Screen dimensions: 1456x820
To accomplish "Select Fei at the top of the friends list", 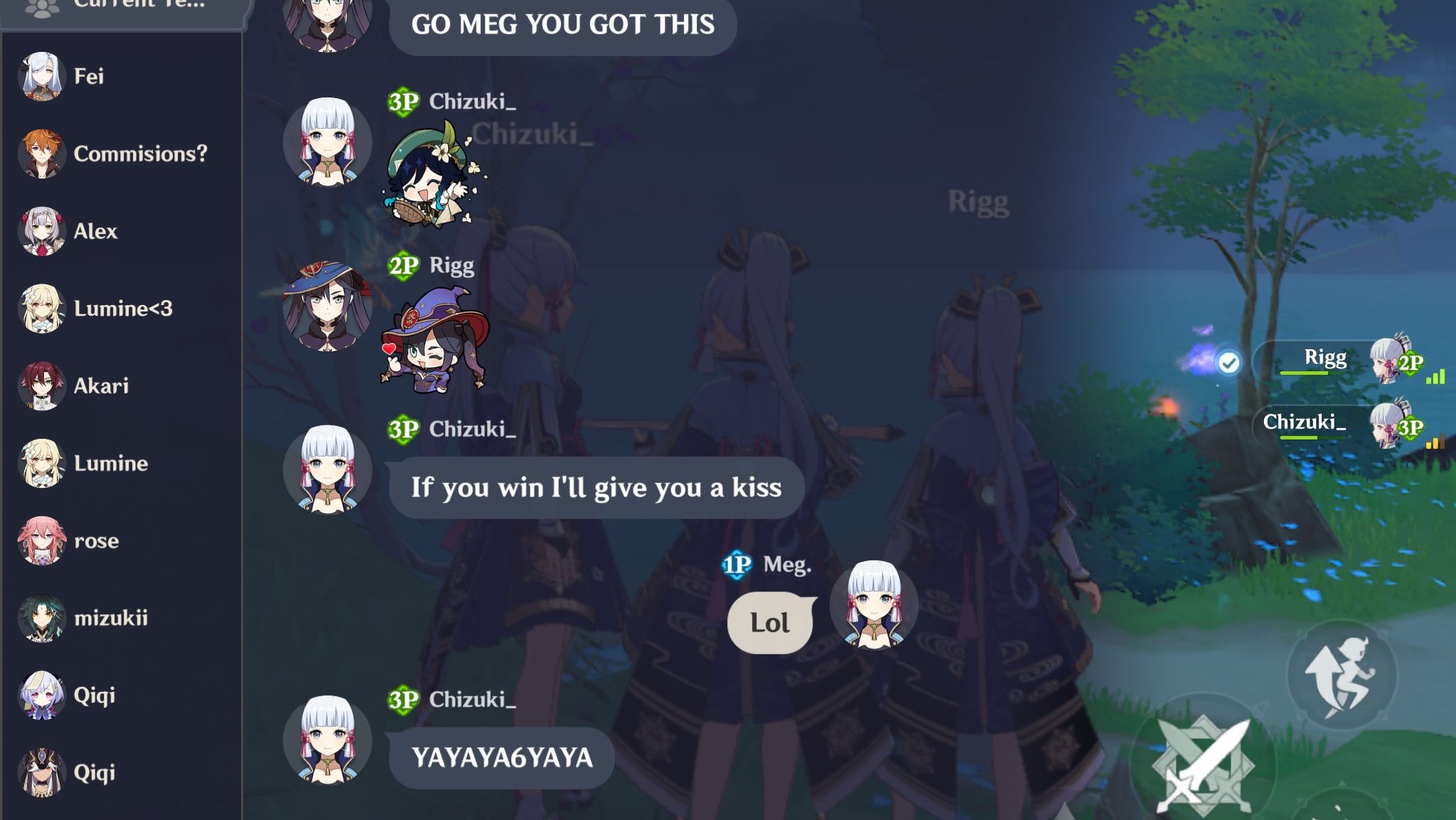I will coord(87,76).
